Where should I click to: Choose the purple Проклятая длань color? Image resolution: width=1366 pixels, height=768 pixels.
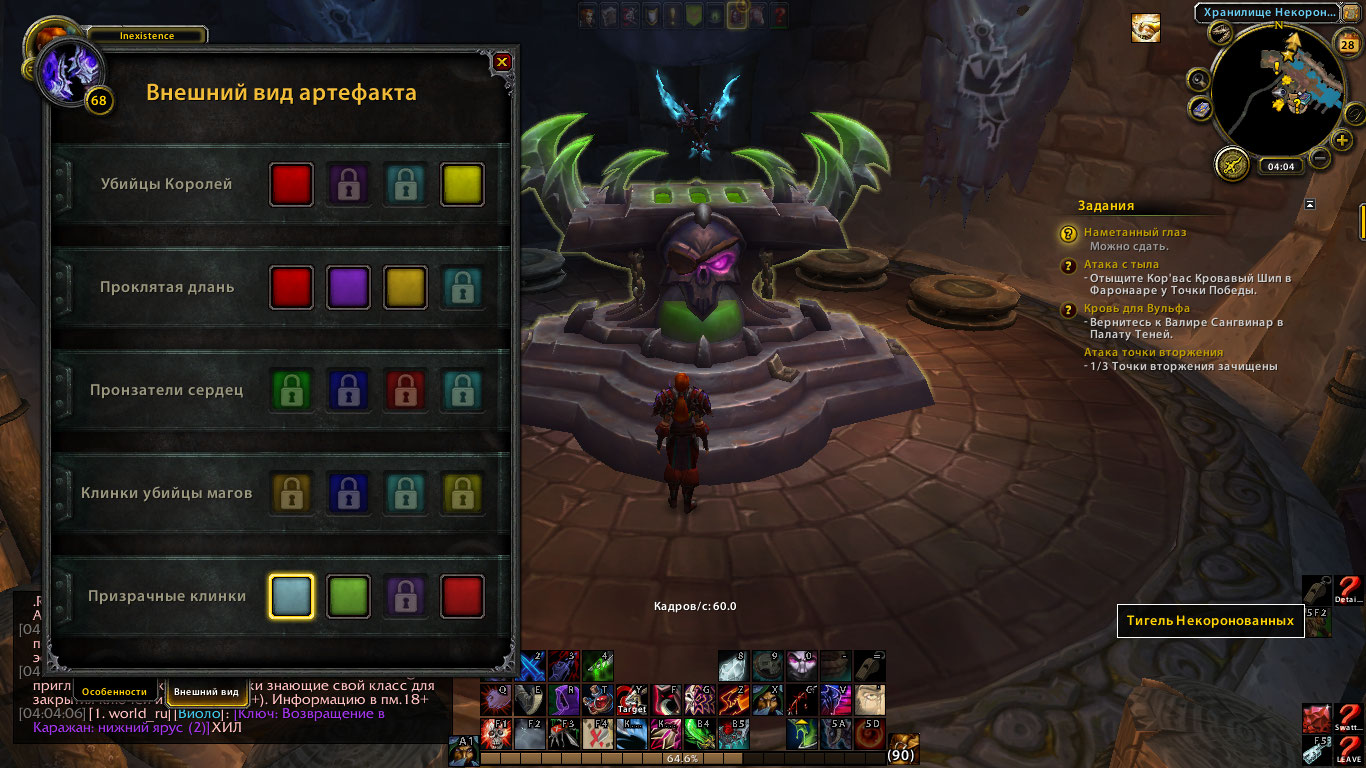(x=349, y=288)
